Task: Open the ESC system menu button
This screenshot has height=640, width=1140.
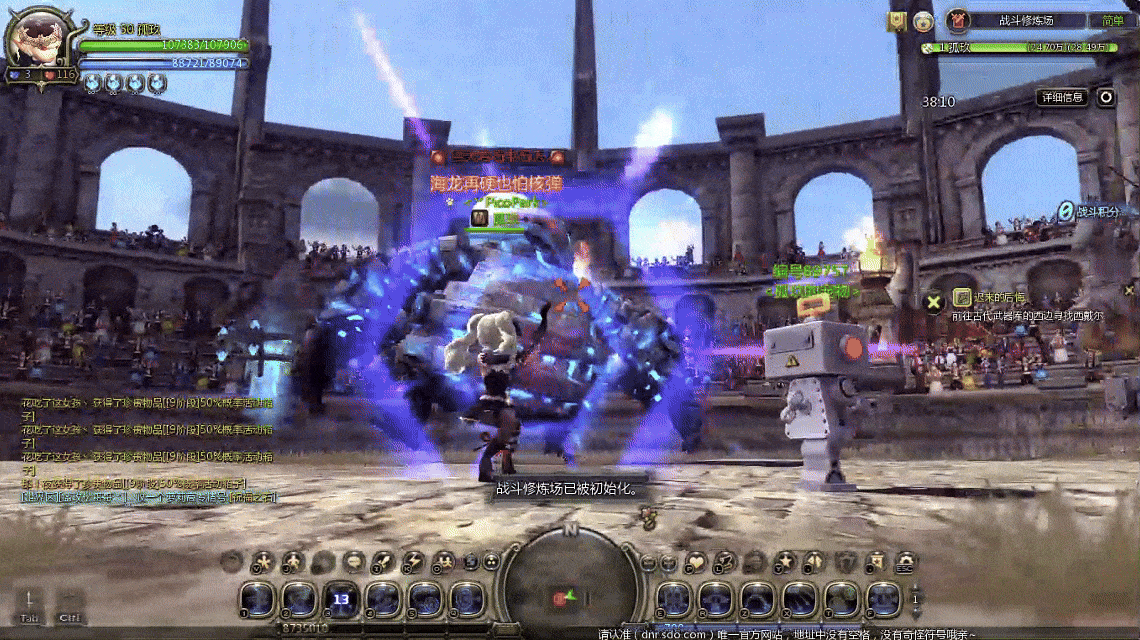Action: (906, 561)
